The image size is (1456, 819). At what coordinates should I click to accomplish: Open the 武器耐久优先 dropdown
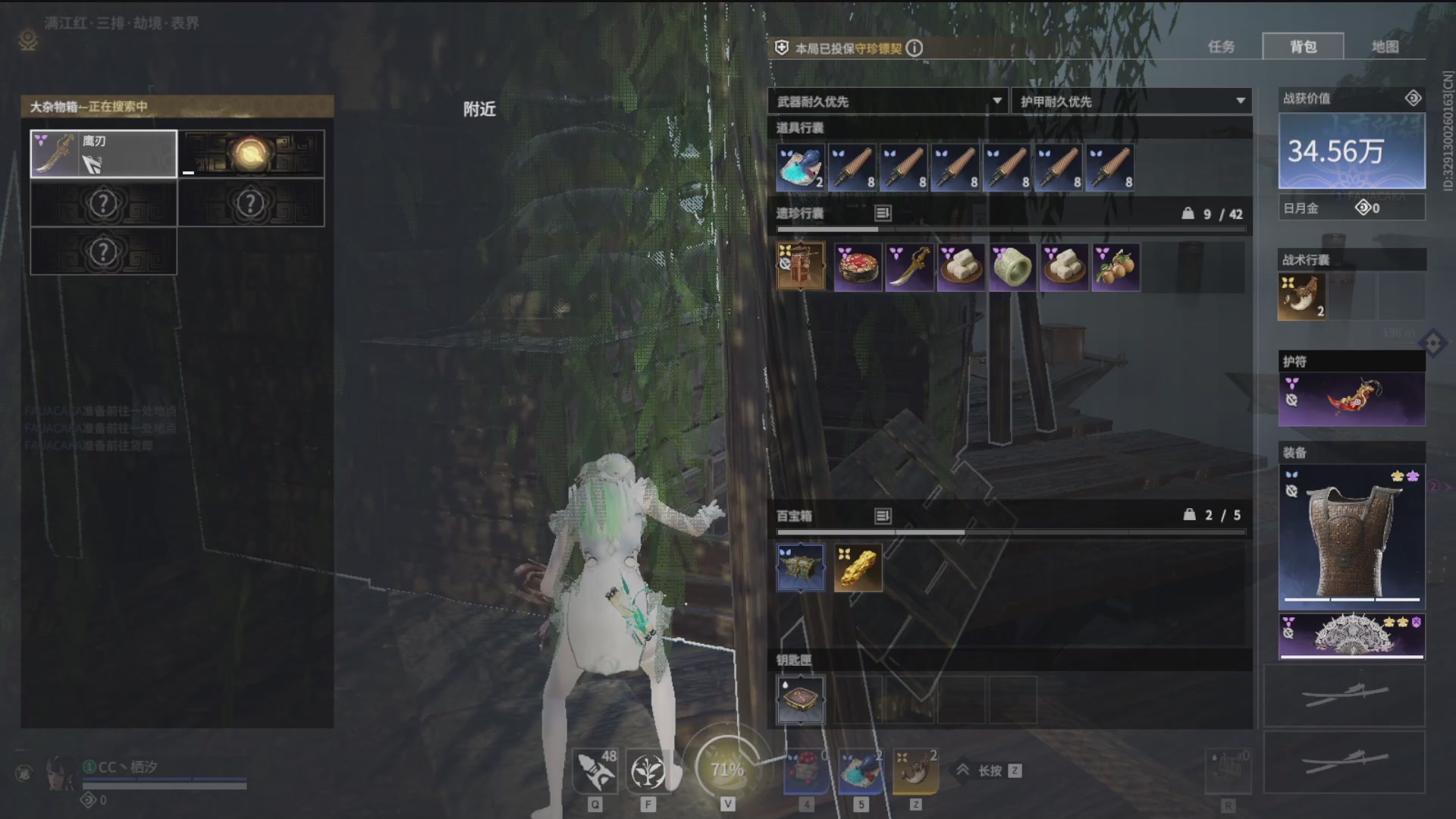(889, 101)
